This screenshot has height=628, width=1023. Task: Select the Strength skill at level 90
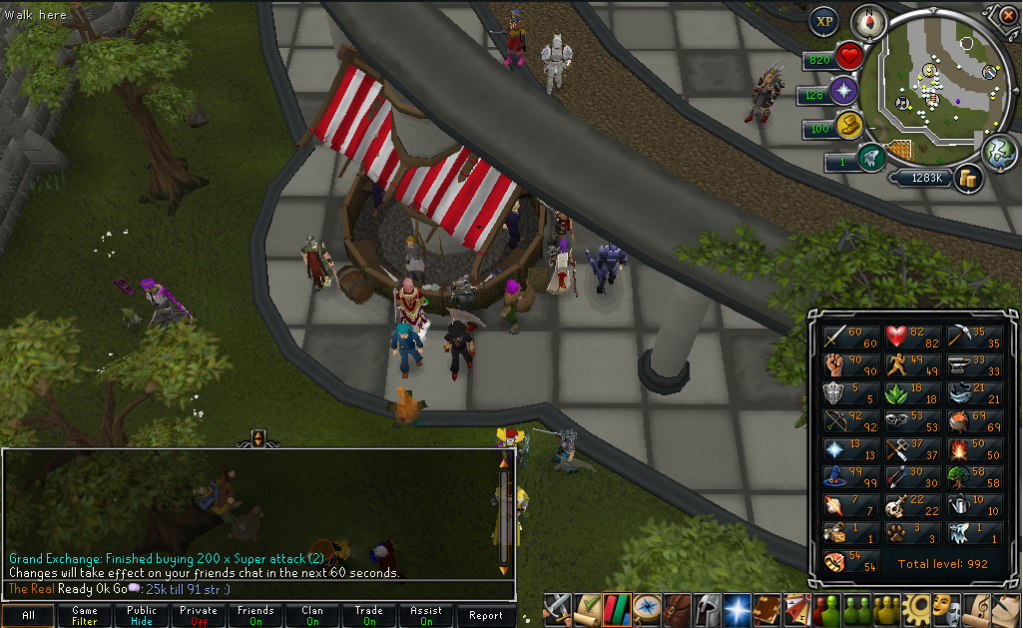point(846,364)
